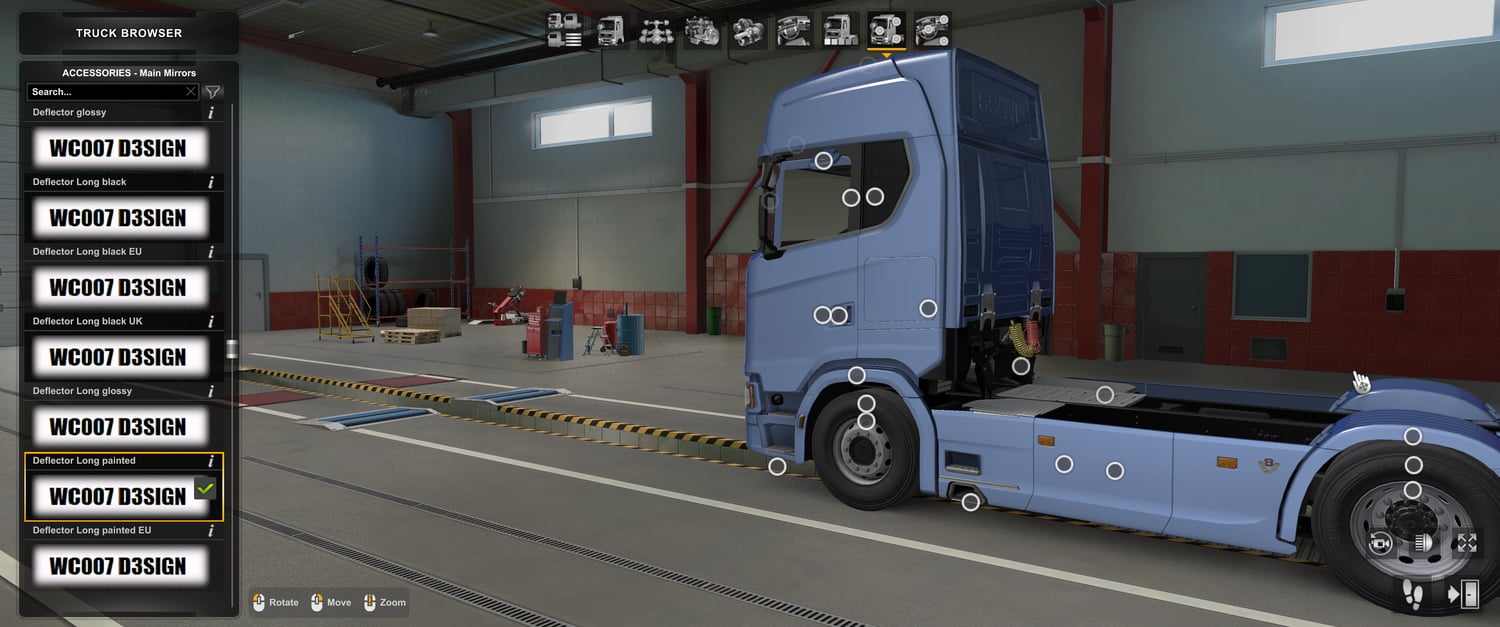Select the Deflector glossy mirror option
Viewport: 1500px width, 627px height.
pyautogui.click(x=118, y=148)
